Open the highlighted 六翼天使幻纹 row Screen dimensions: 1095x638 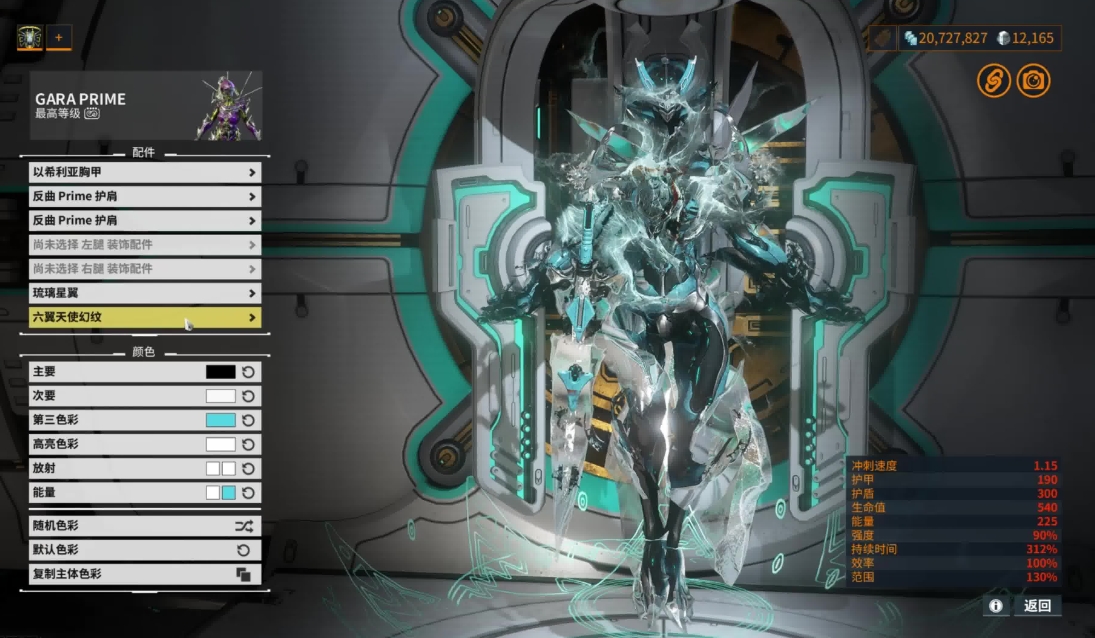coord(145,317)
